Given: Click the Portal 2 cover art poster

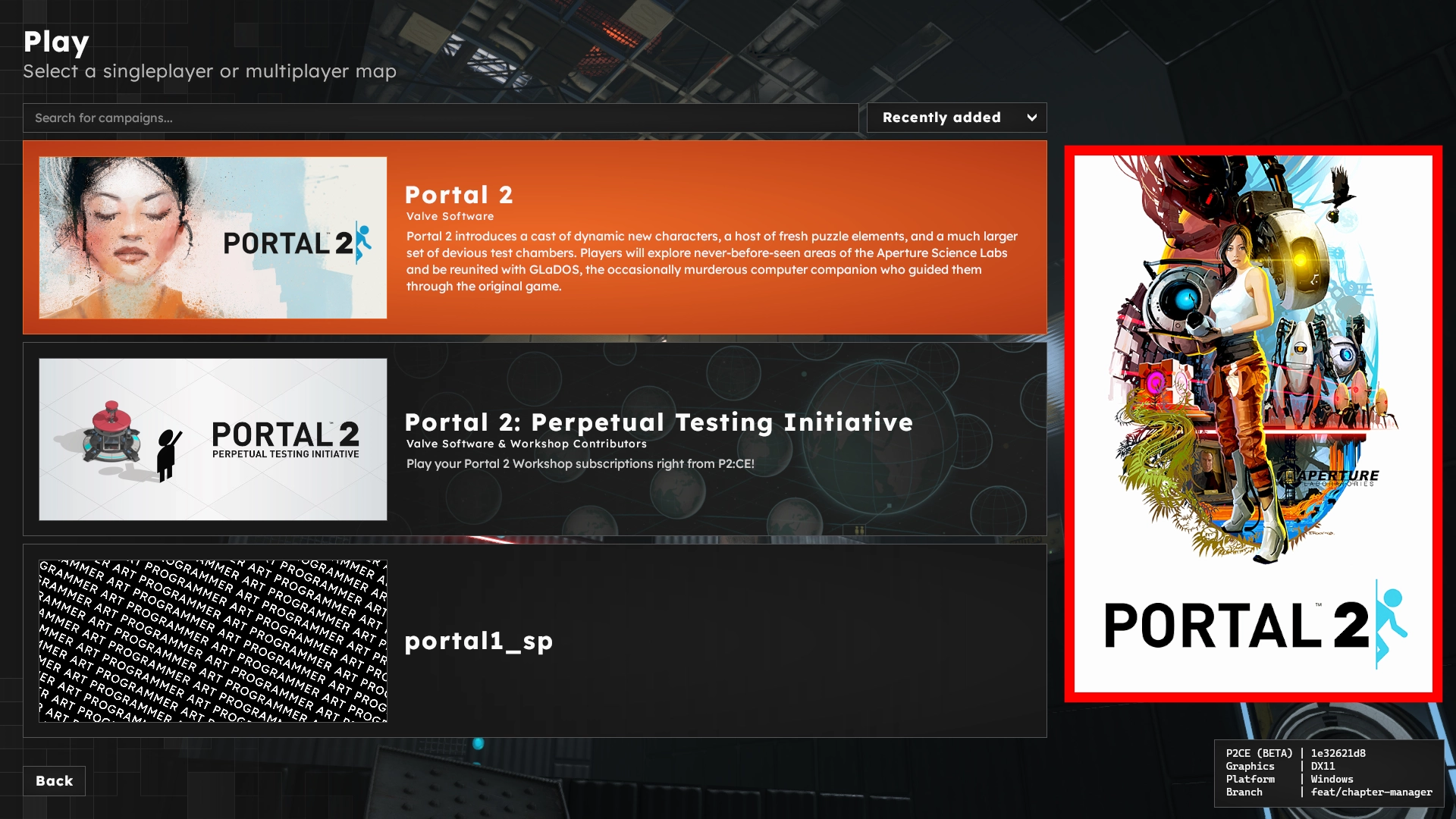Looking at the screenshot, I should [1253, 423].
